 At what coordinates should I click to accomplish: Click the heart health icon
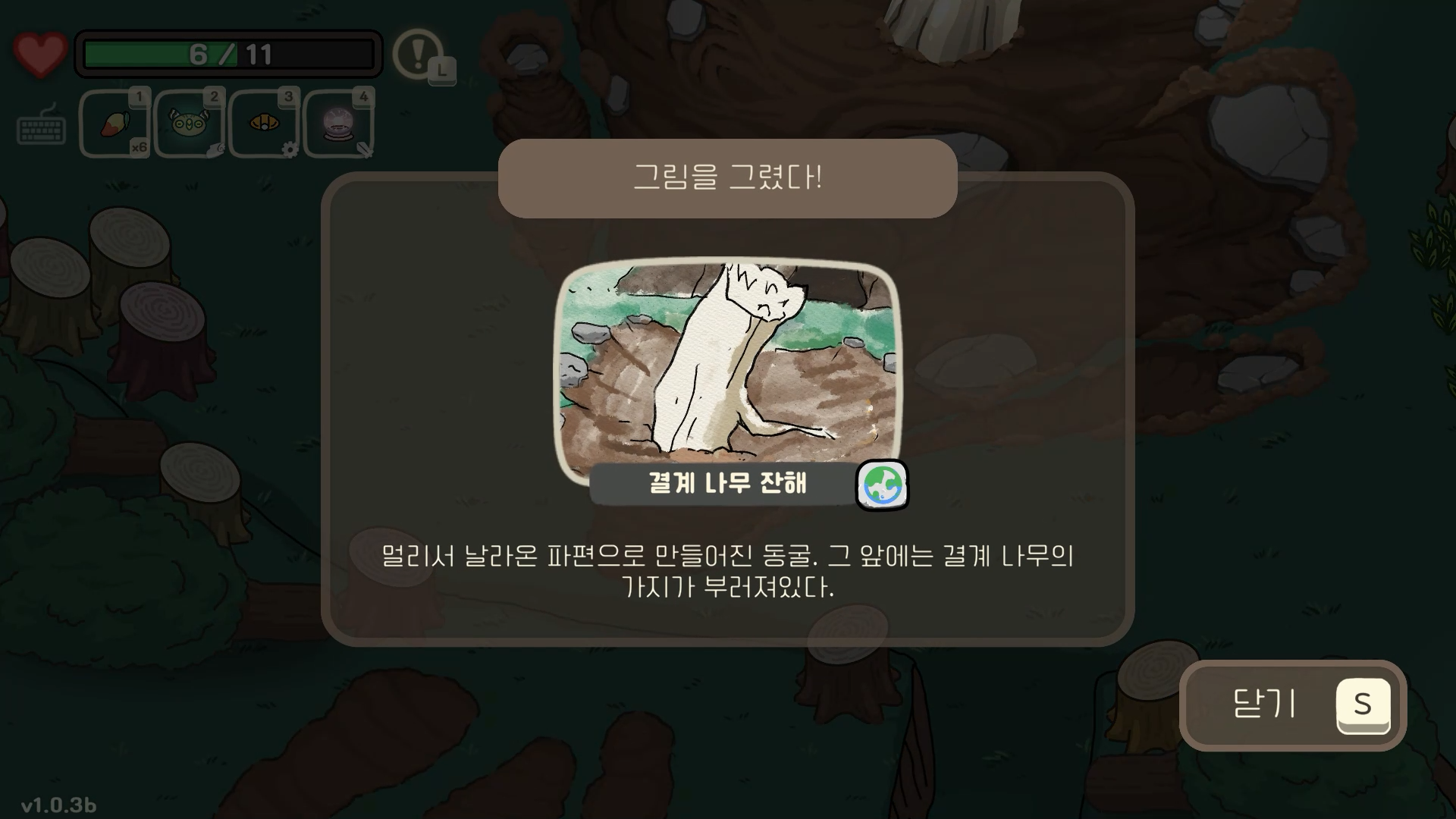tap(39, 52)
